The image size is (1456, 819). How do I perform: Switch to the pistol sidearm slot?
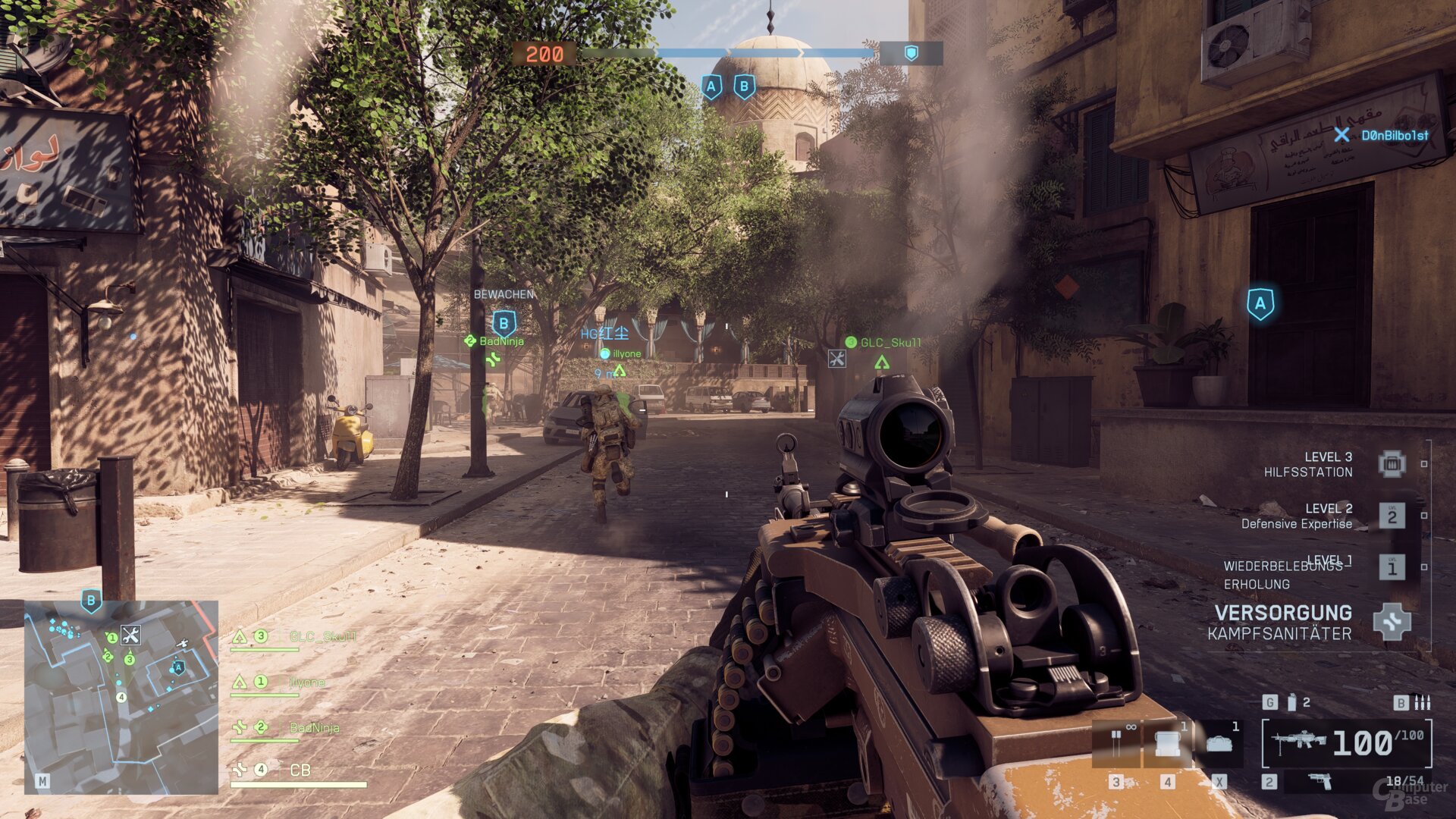1320,781
